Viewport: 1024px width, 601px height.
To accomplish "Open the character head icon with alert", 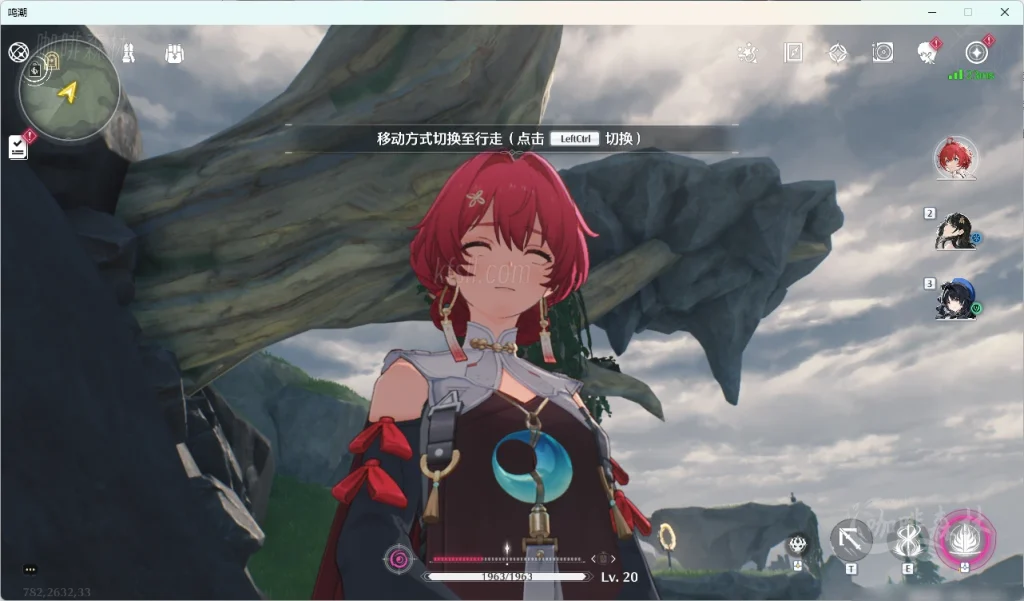I will pyautogui.click(x=928, y=52).
